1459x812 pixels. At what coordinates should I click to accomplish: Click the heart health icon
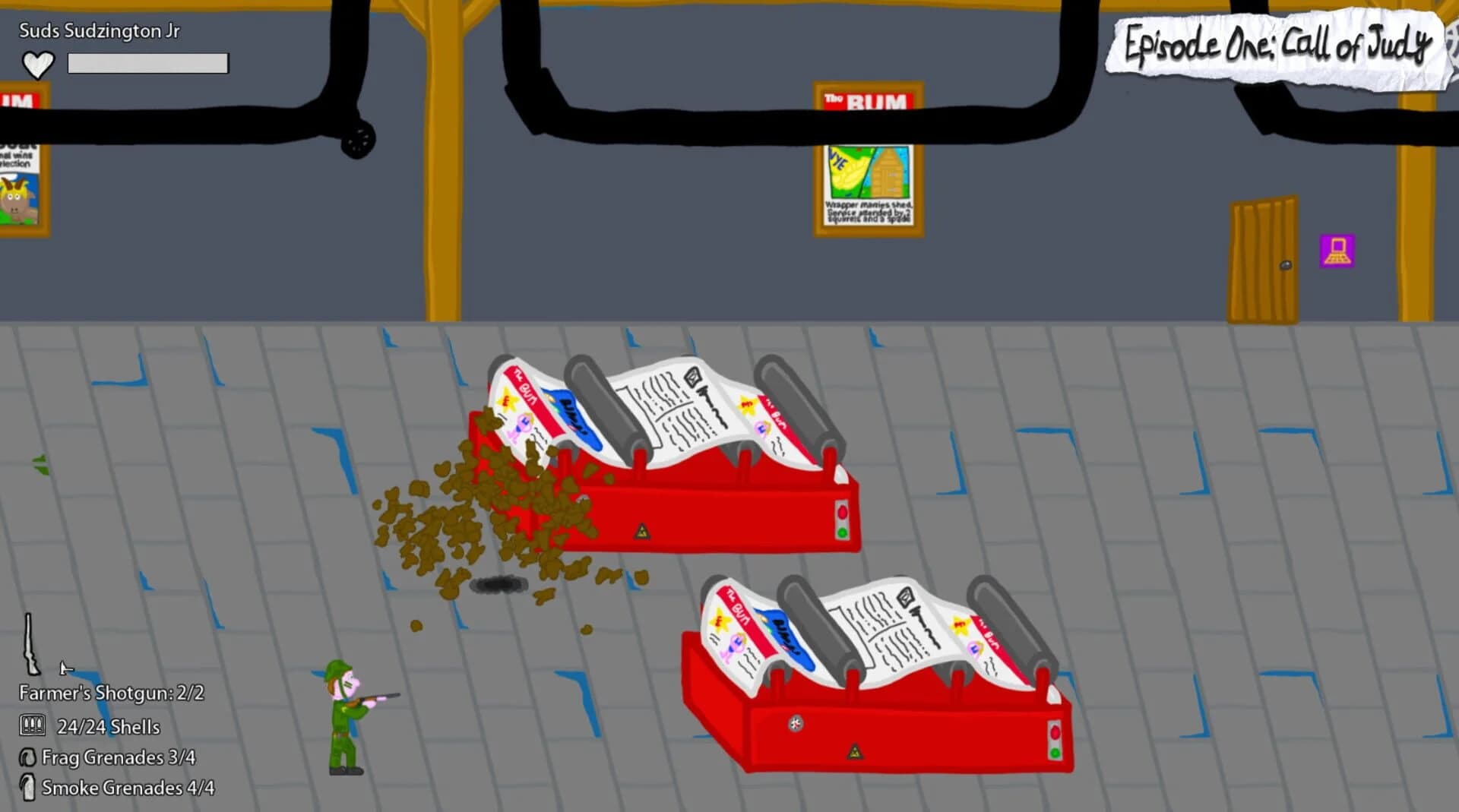[x=38, y=63]
